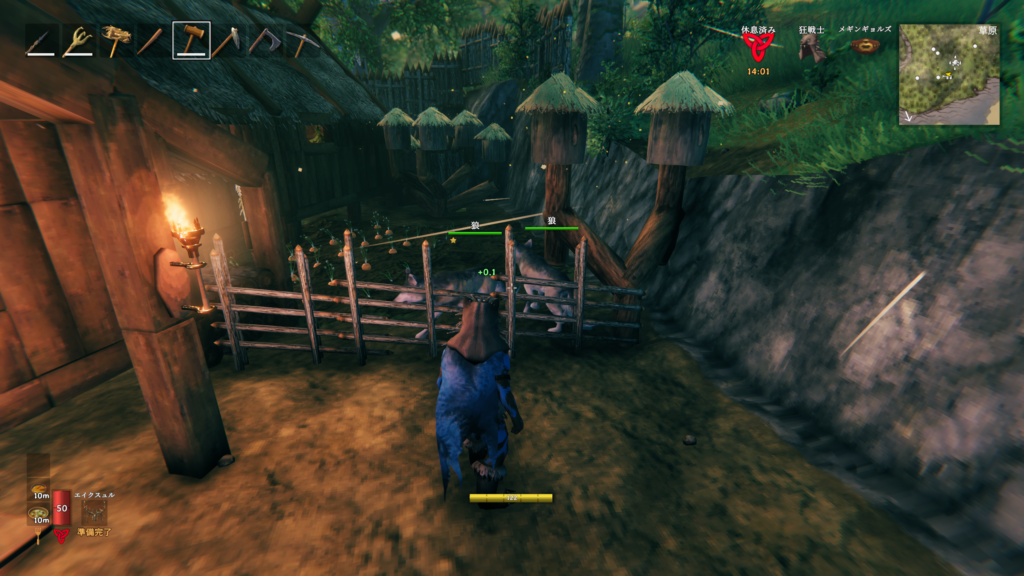Open the minimap
The height and width of the screenshot is (576, 1024).
pyautogui.click(x=949, y=74)
